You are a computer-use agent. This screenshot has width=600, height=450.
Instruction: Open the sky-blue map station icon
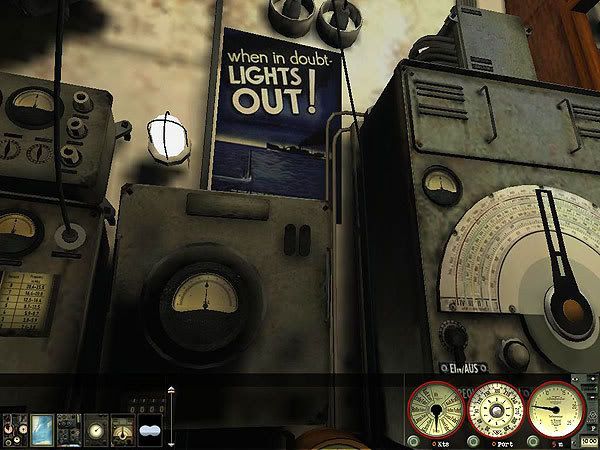[x=42, y=428]
